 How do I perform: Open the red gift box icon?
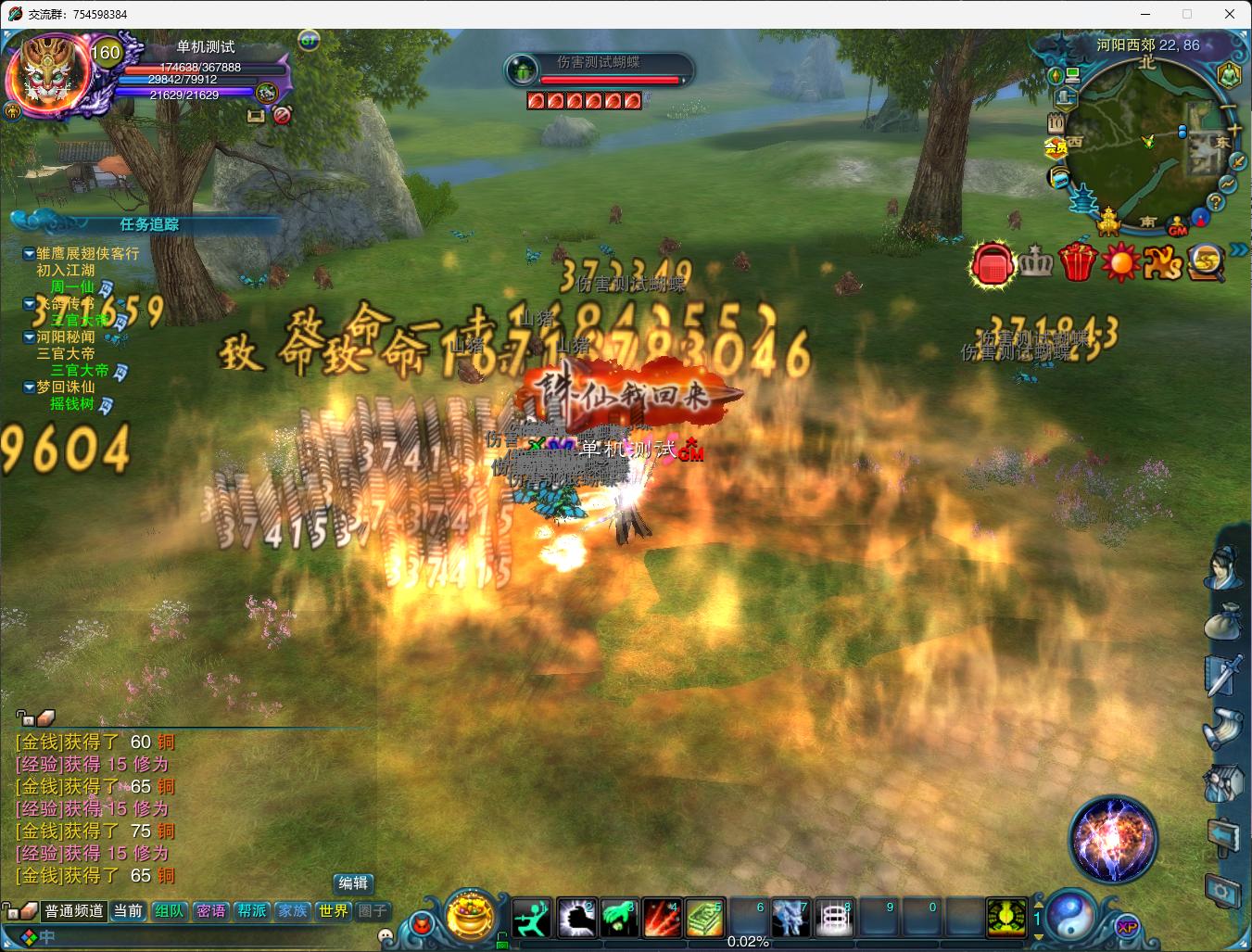tap(1077, 262)
